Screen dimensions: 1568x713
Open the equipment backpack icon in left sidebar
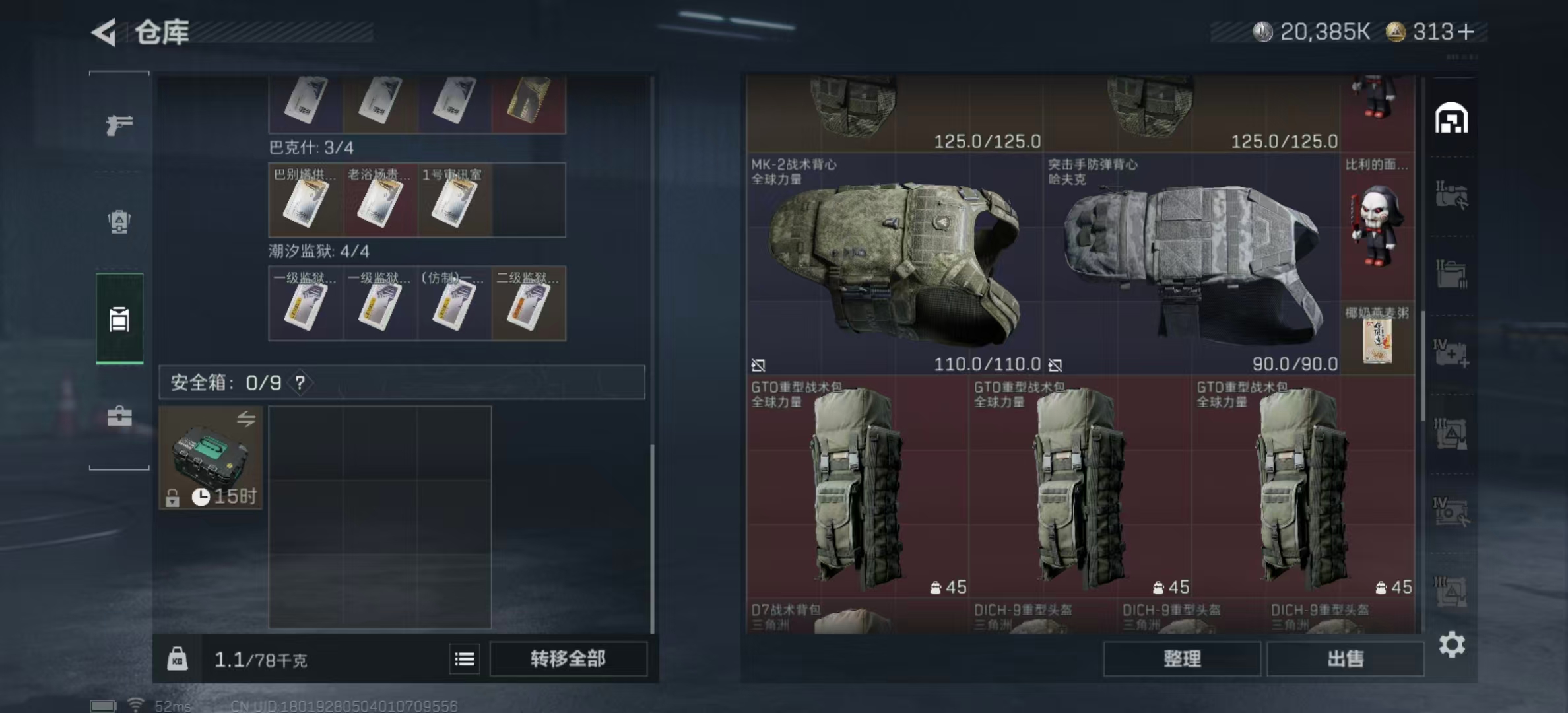click(117, 223)
